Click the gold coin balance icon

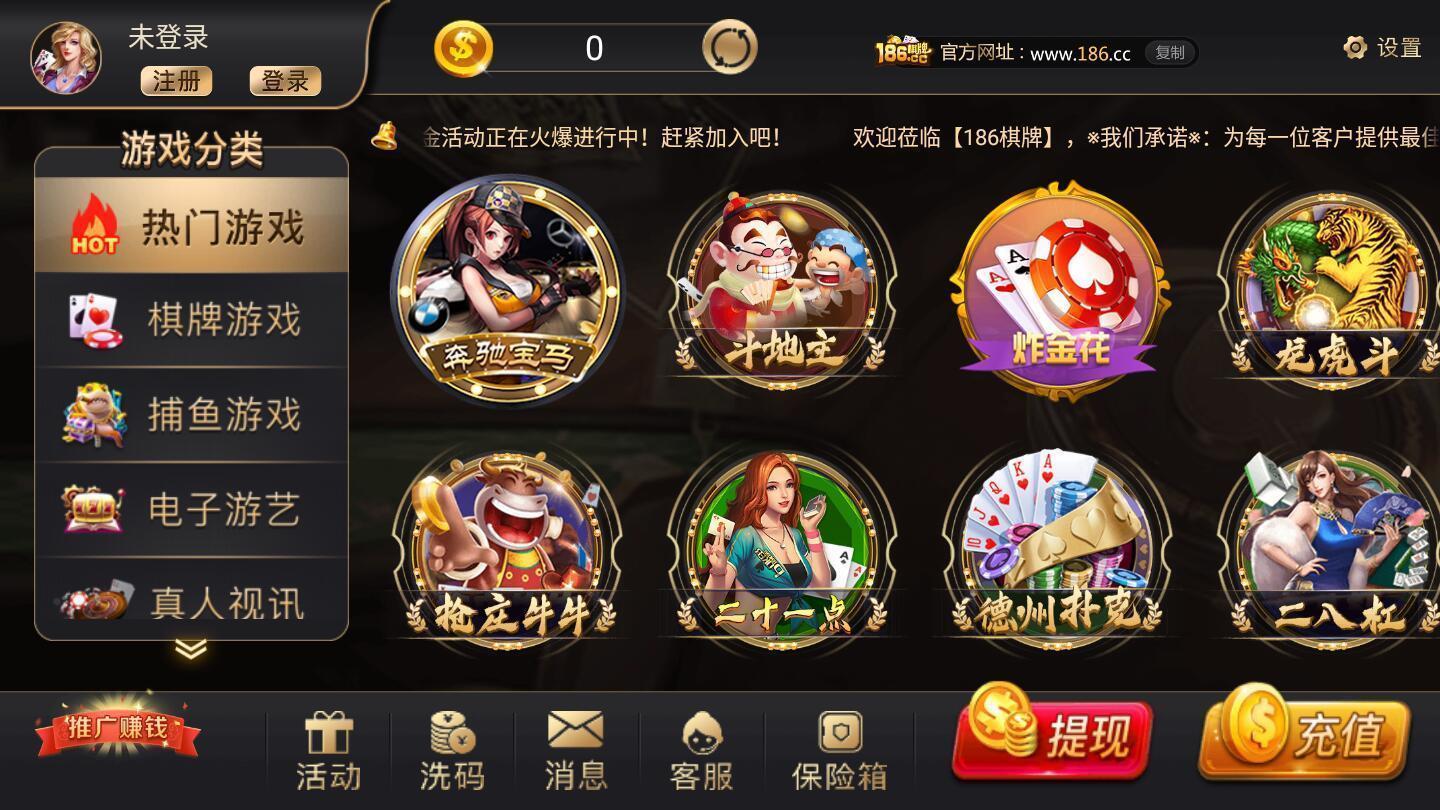click(466, 46)
